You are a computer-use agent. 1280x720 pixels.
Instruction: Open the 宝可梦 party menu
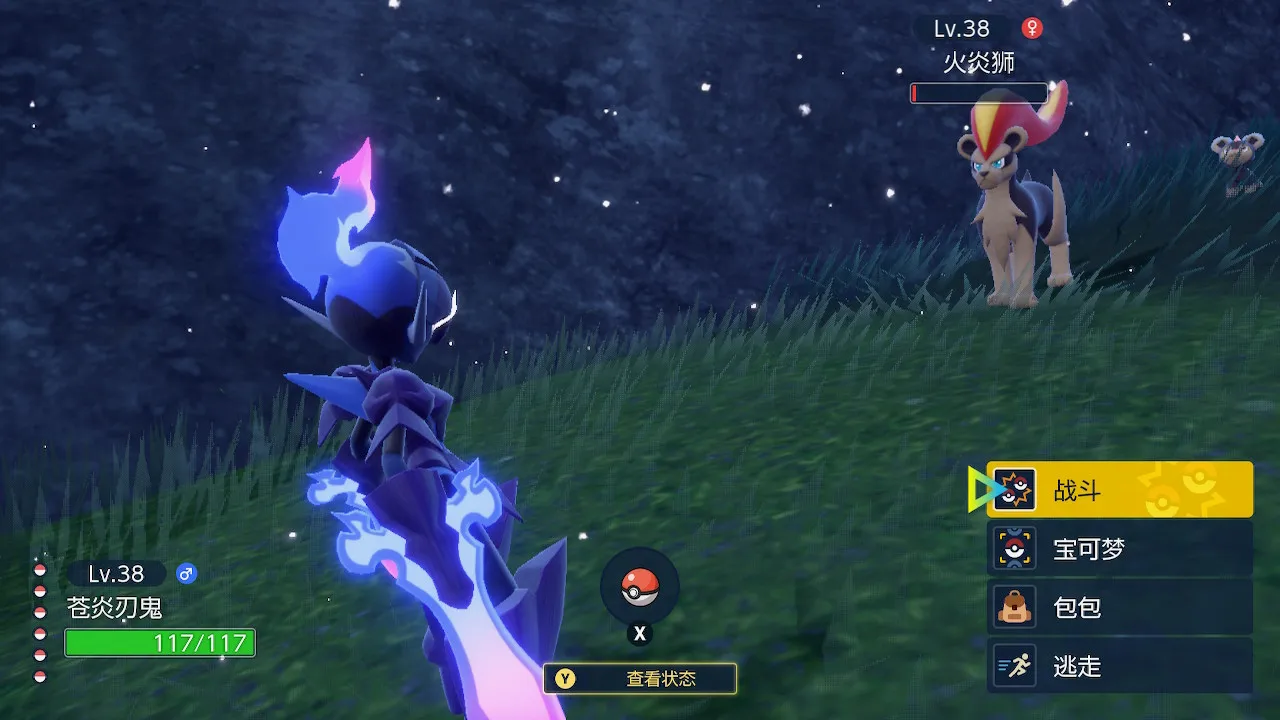point(1119,548)
